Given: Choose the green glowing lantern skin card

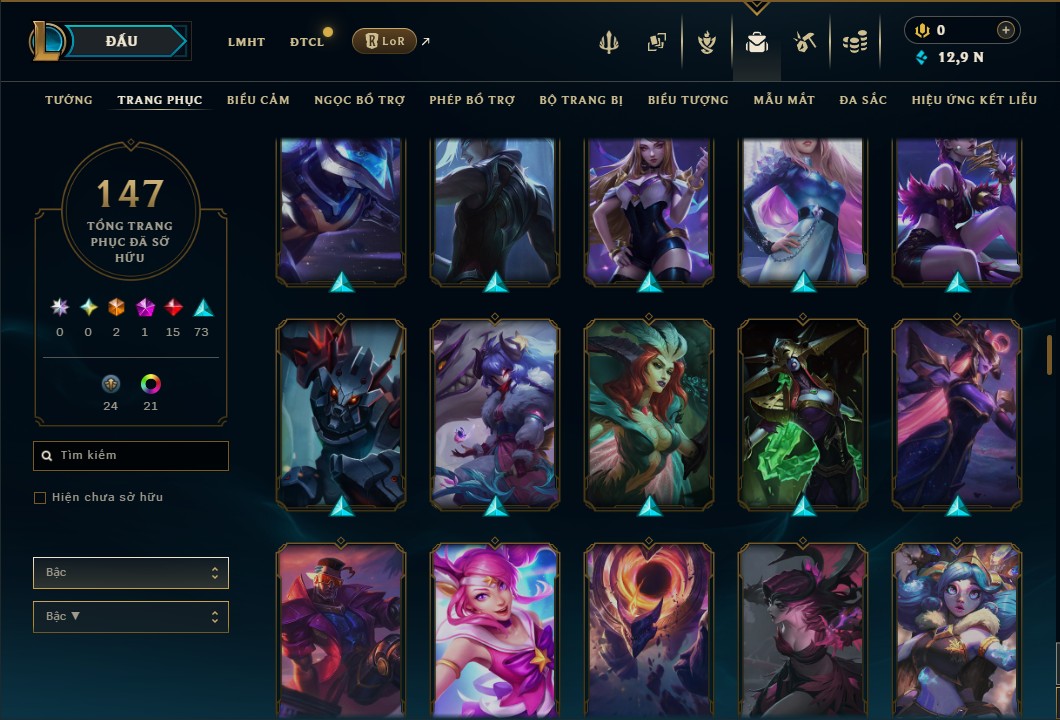Looking at the screenshot, I should pos(804,413).
